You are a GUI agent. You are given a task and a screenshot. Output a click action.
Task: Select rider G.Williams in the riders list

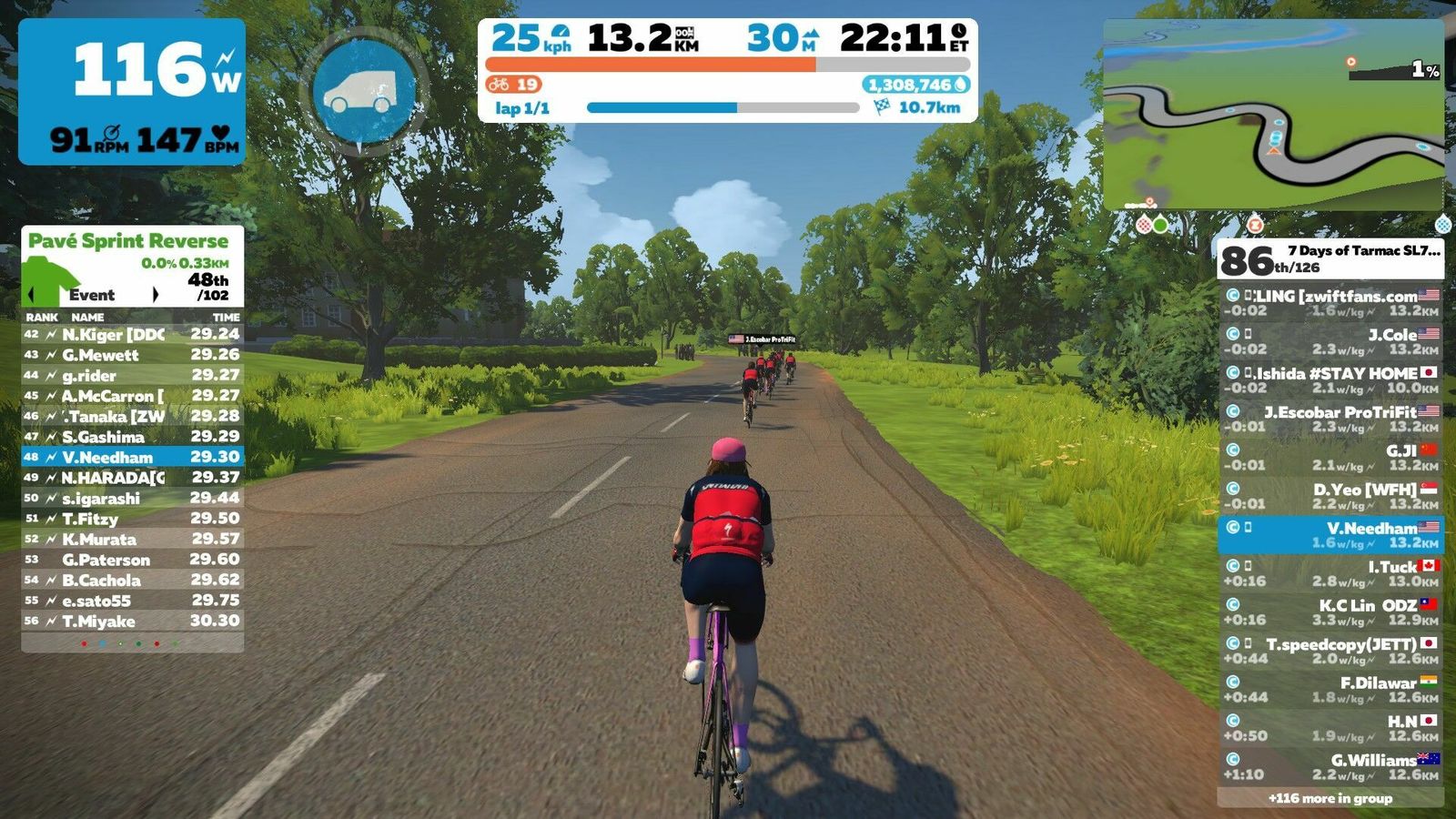click(x=1330, y=767)
